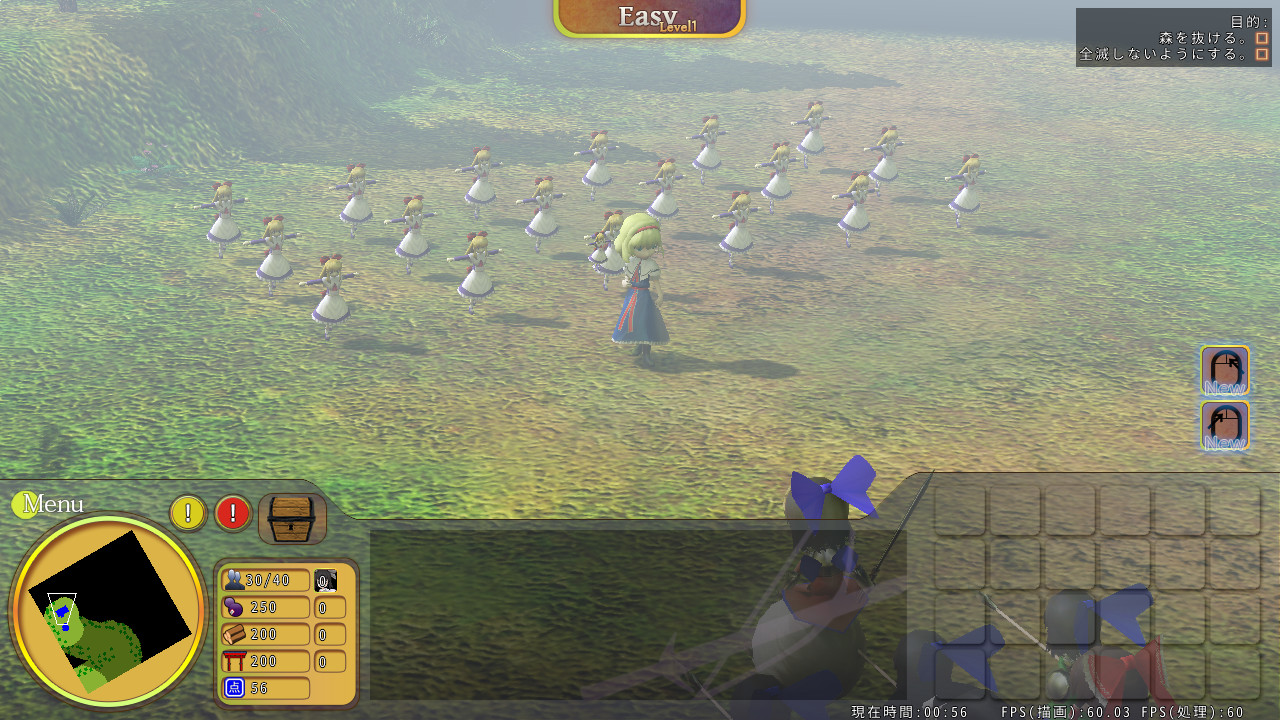
Task: Click on the circular minimap
Action: pos(108,610)
